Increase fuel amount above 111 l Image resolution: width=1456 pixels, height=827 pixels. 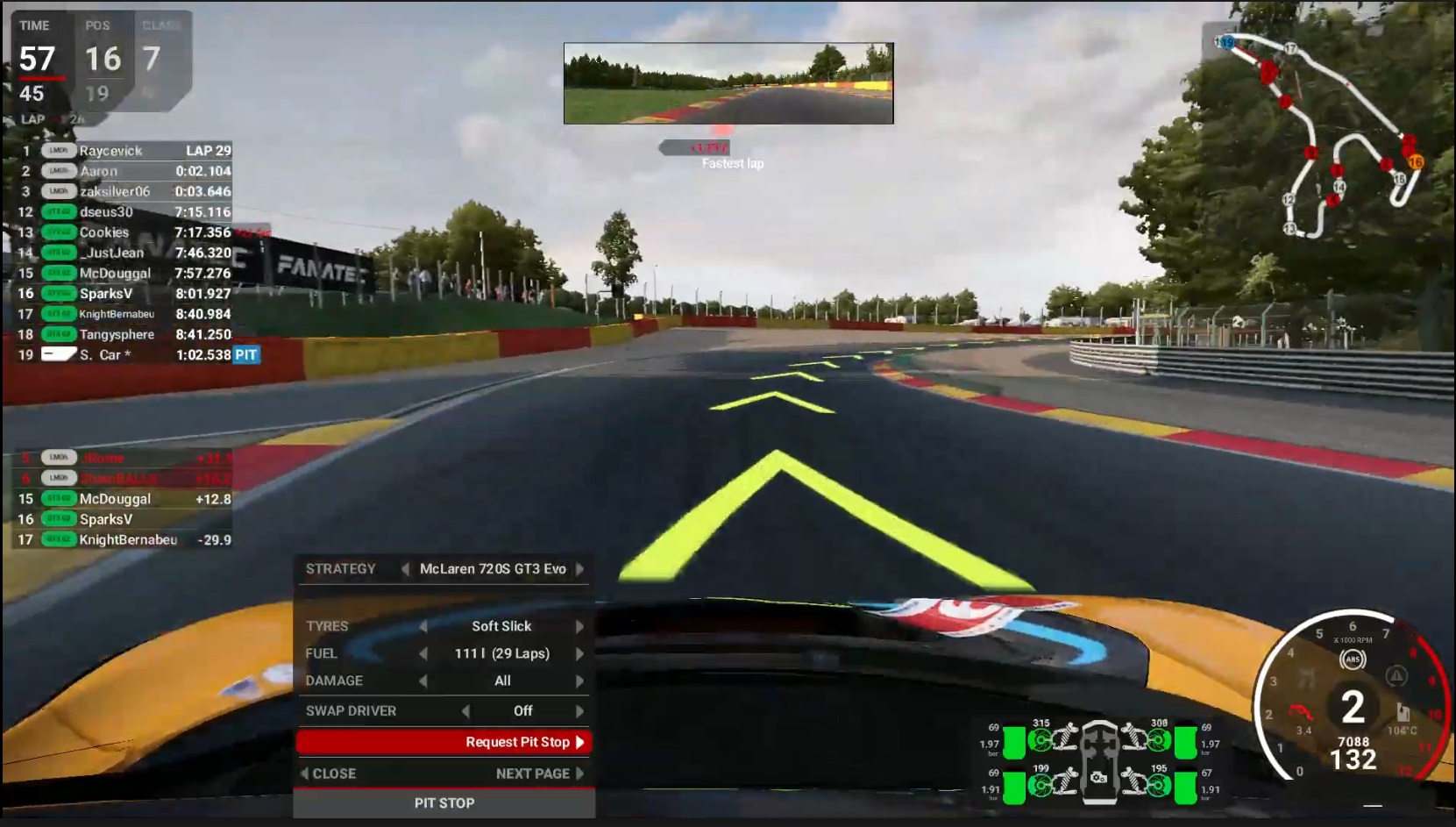(x=579, y=653)
